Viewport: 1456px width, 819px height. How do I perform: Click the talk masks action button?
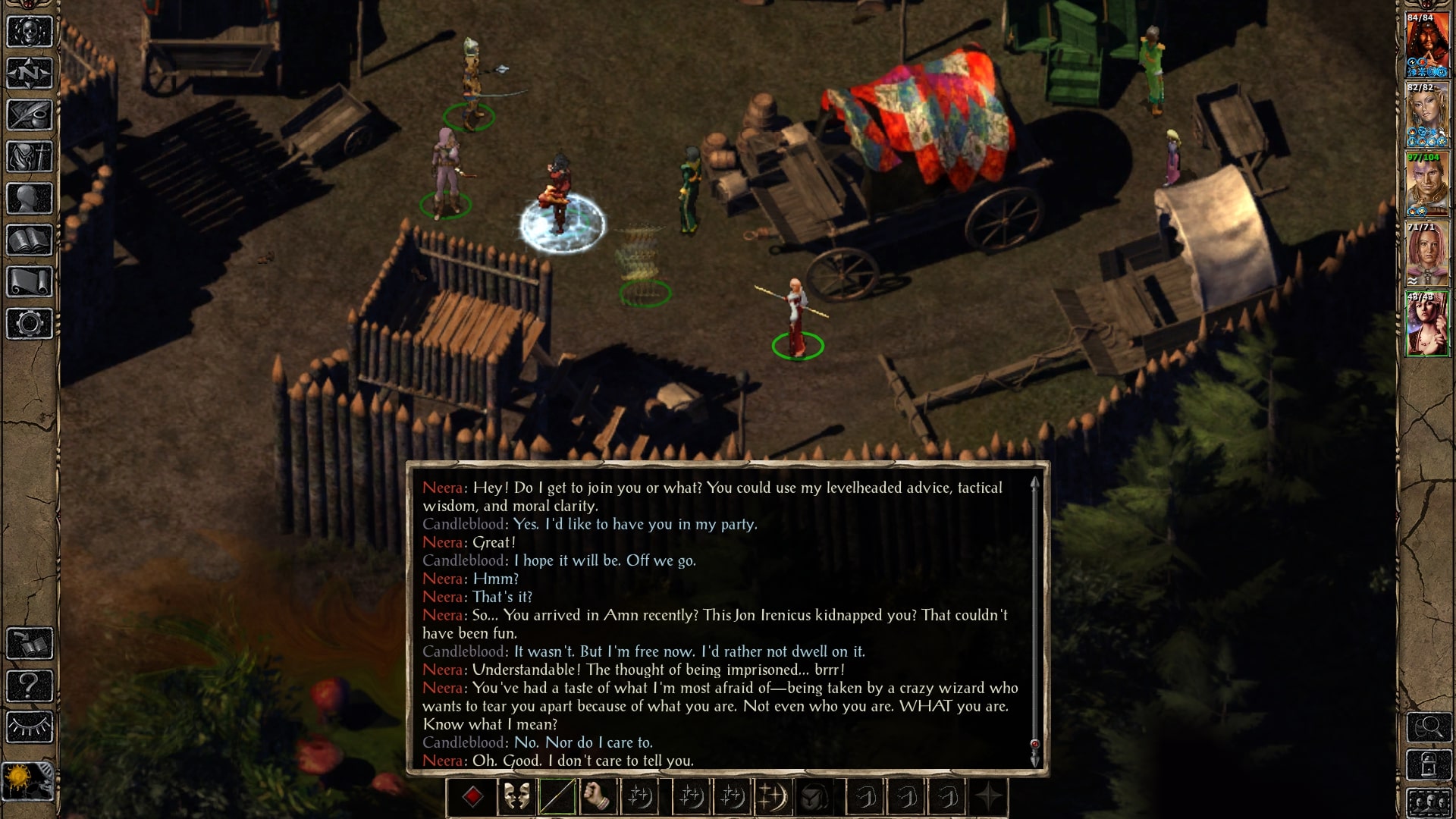(516, 797)
